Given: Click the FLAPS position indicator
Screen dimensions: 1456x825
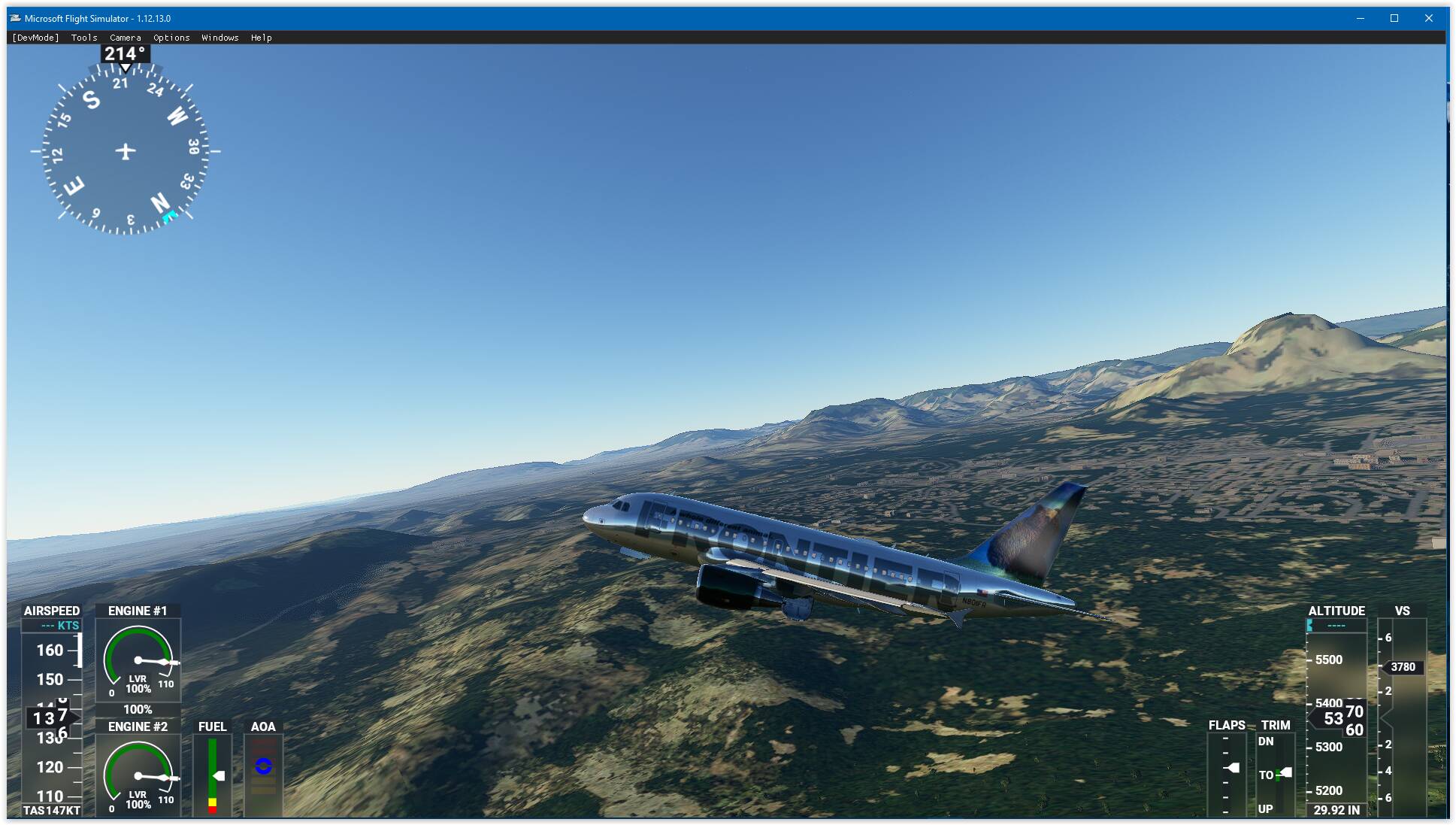Looking at the screenshot, I should [x=1227, y=767].
